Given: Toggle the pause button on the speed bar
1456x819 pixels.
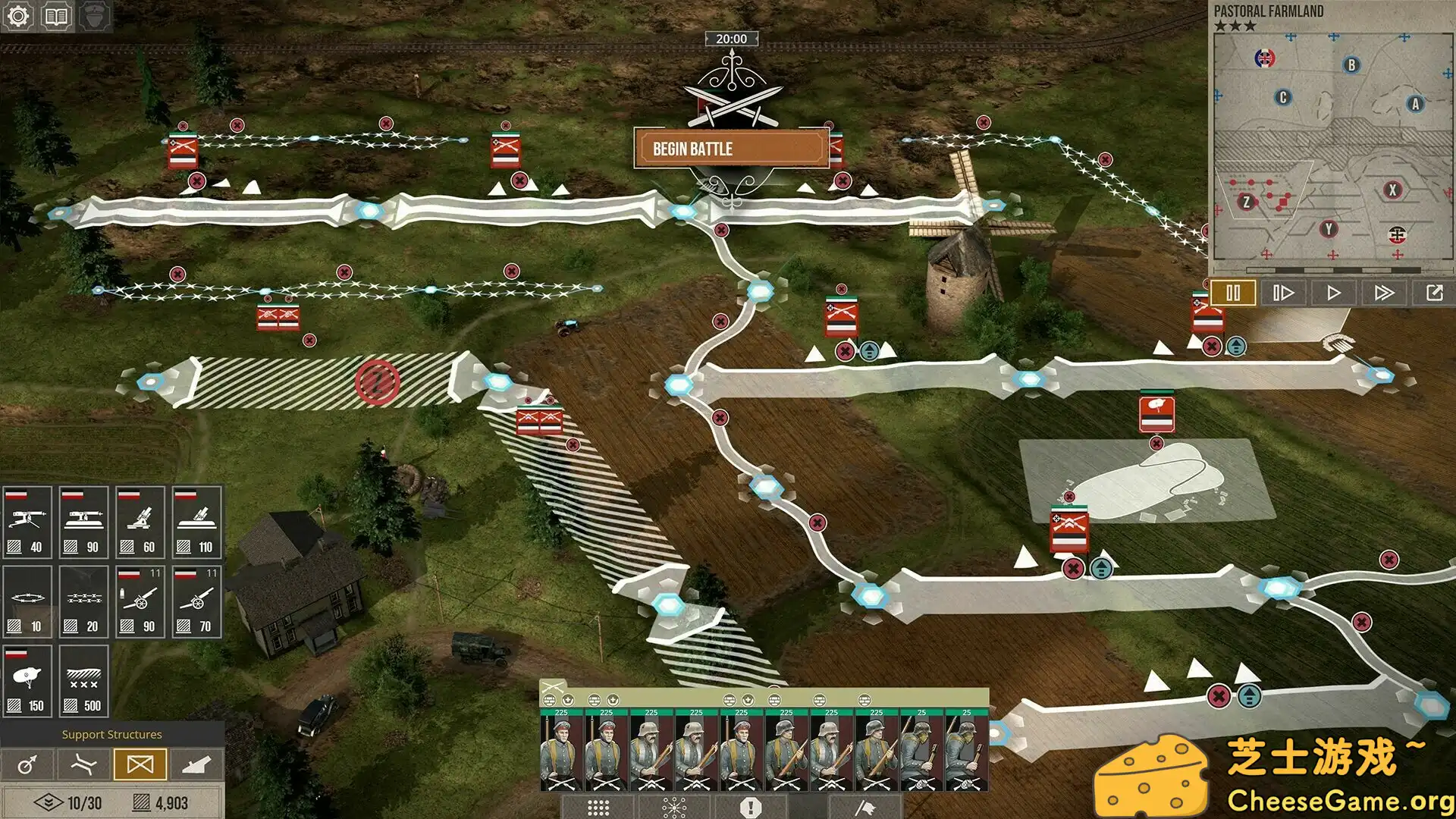Looking at the screenshot, I should tap(1232, 293).
